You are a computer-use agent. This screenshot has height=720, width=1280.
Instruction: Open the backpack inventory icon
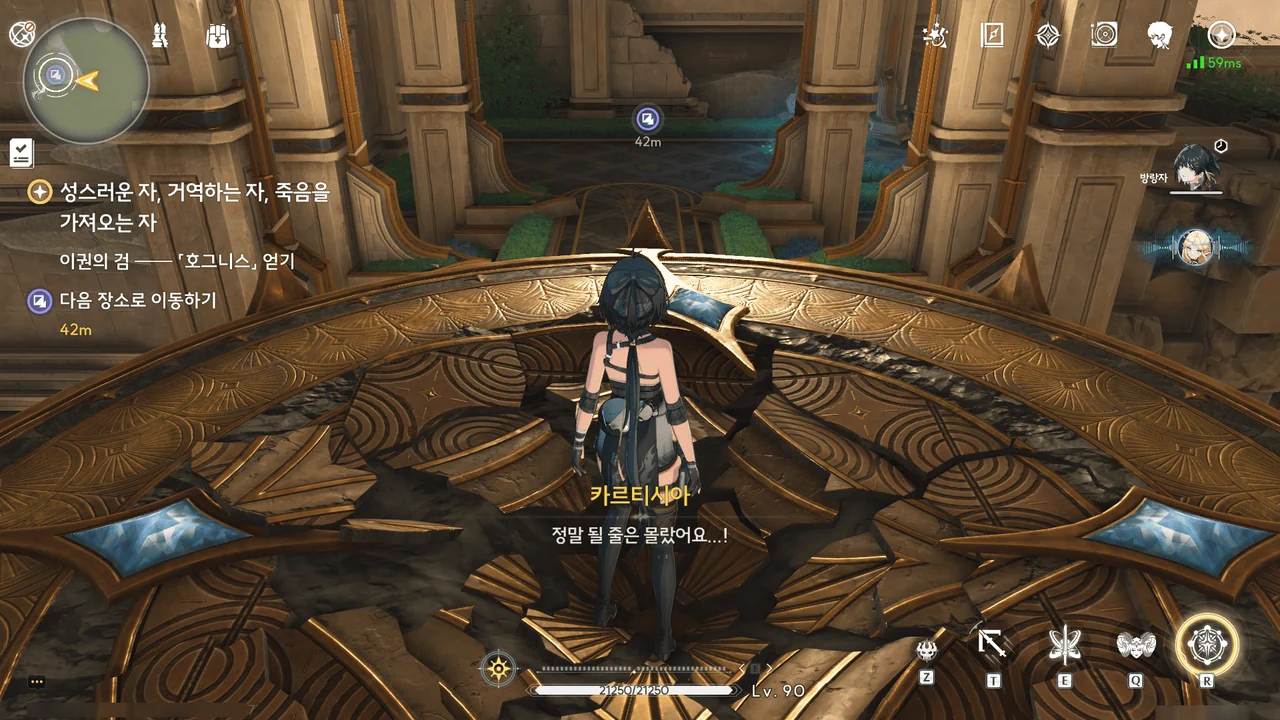point(218,36)
